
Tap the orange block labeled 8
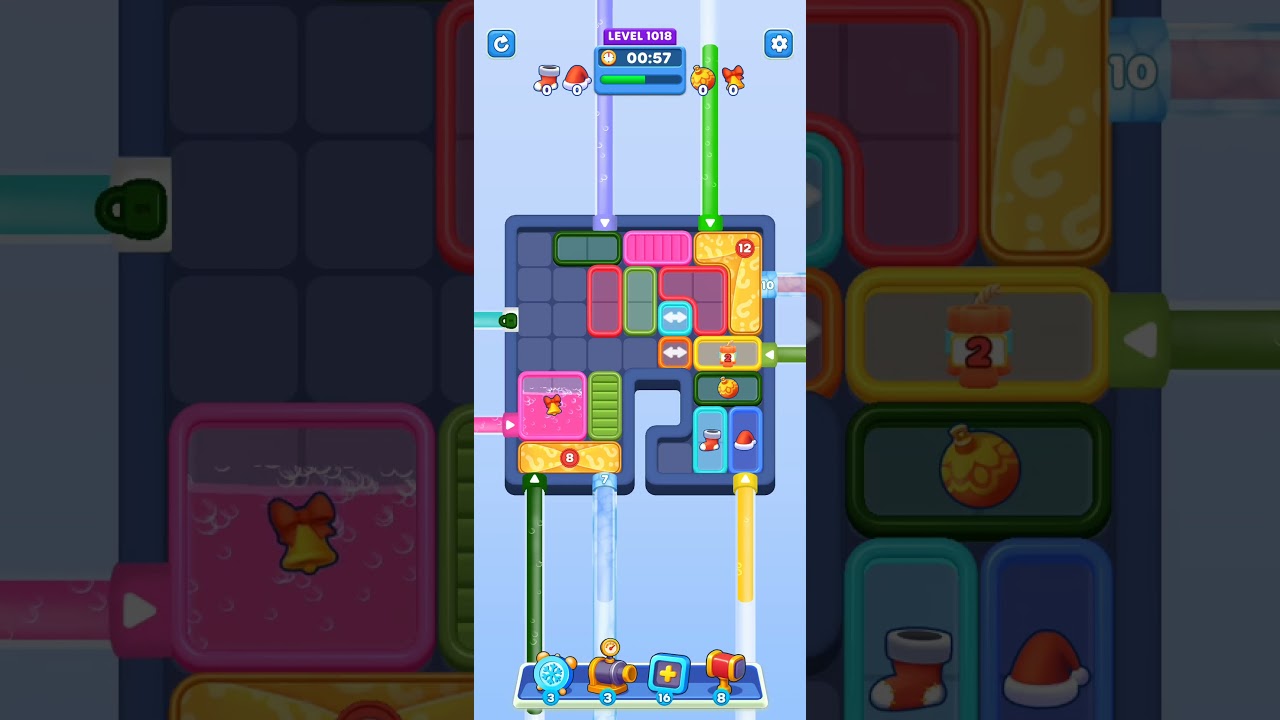(570, 457)
